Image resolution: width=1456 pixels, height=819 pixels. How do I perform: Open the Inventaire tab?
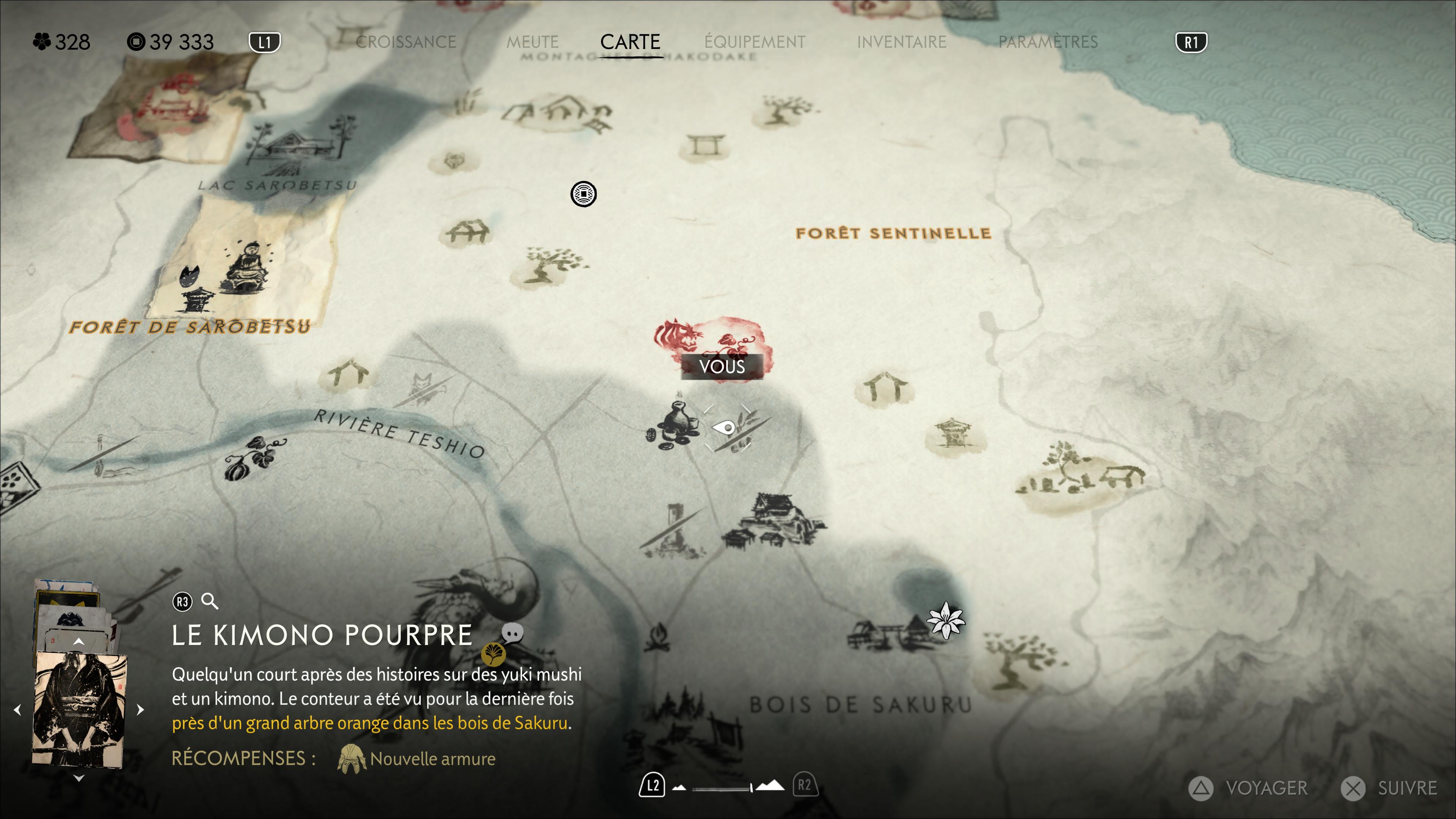(901, 42)
